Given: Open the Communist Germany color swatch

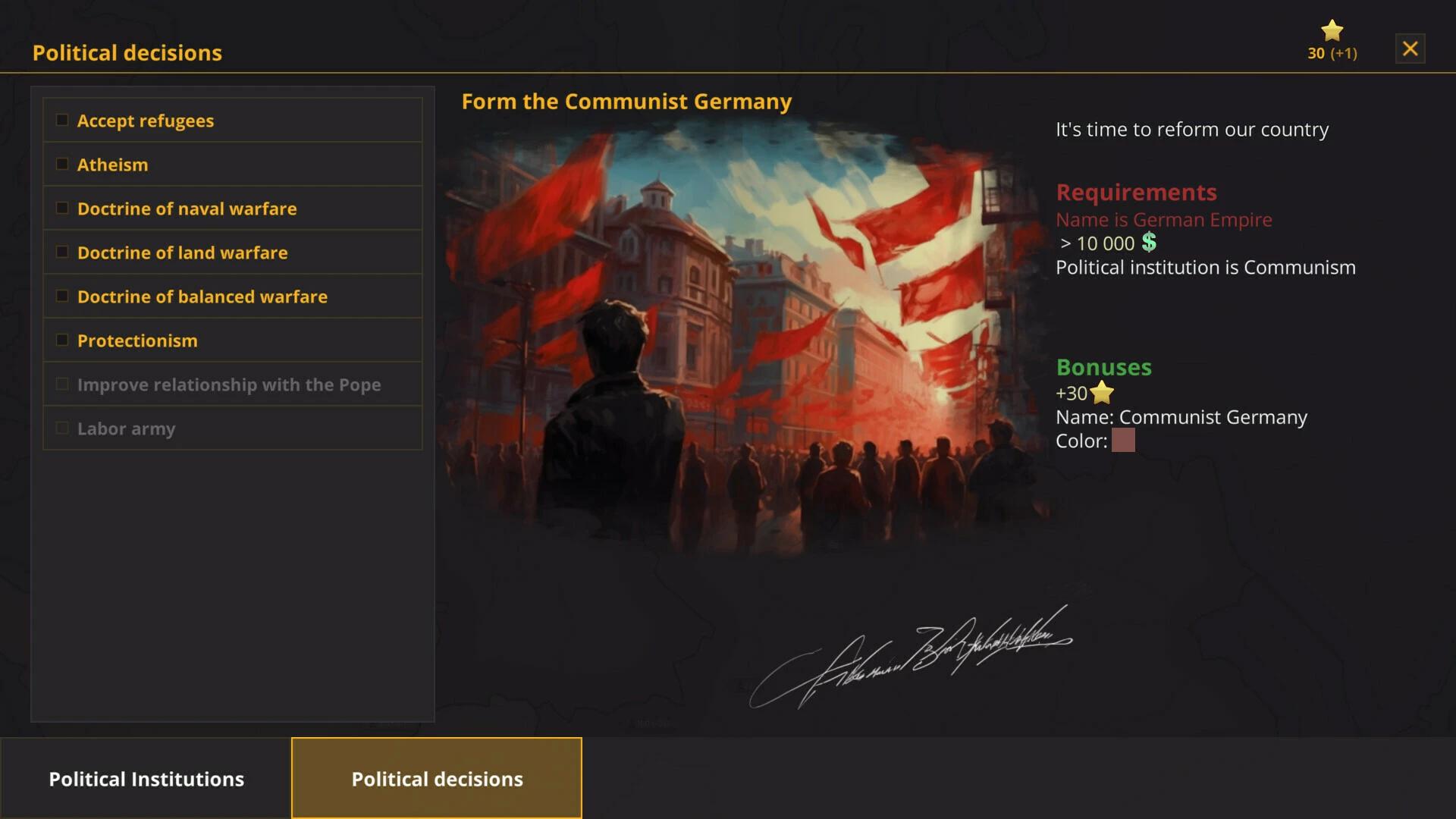Looking at the screenshot, I should click(1124, 441).
